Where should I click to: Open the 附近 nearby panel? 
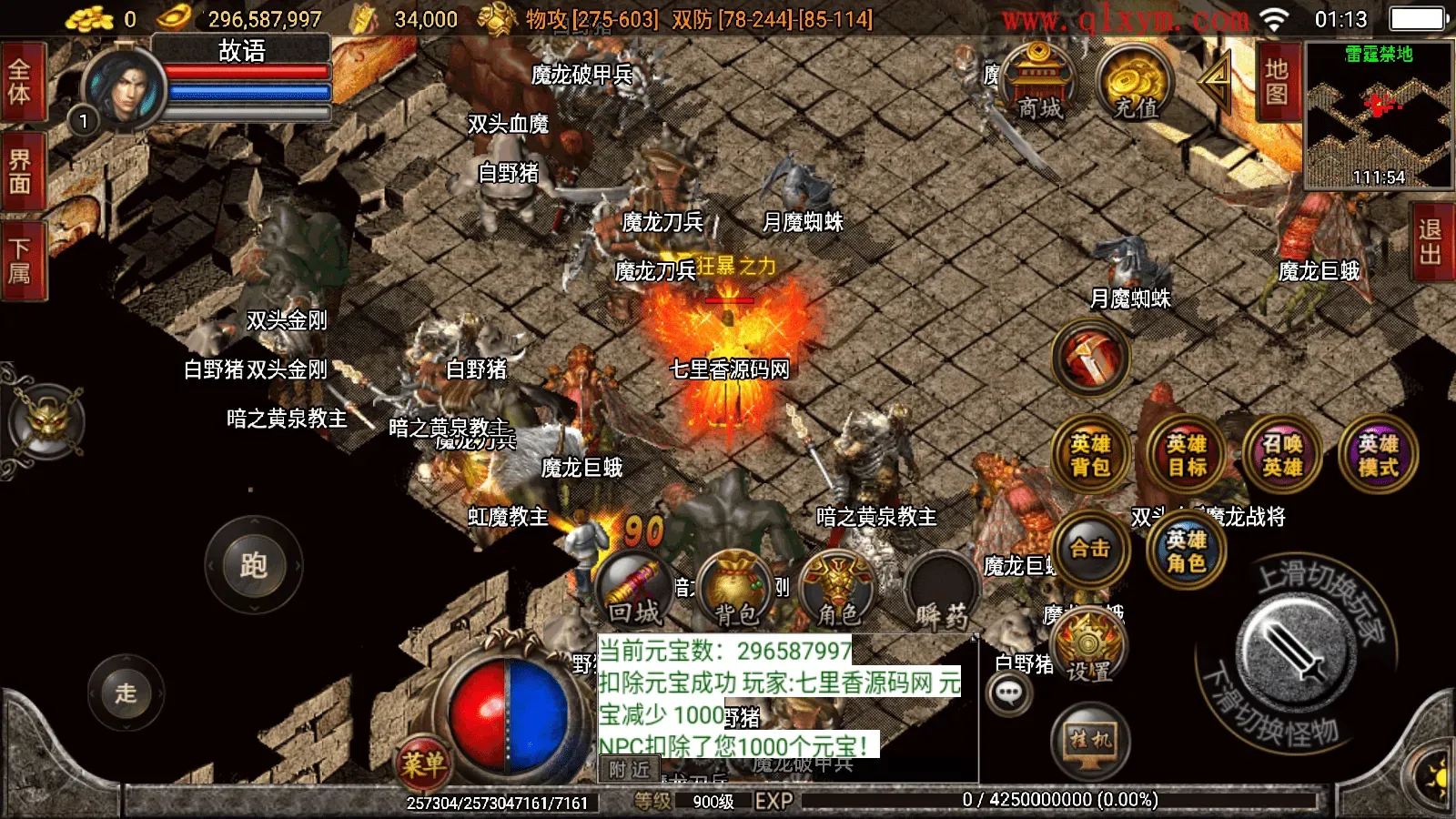point(632,769)
